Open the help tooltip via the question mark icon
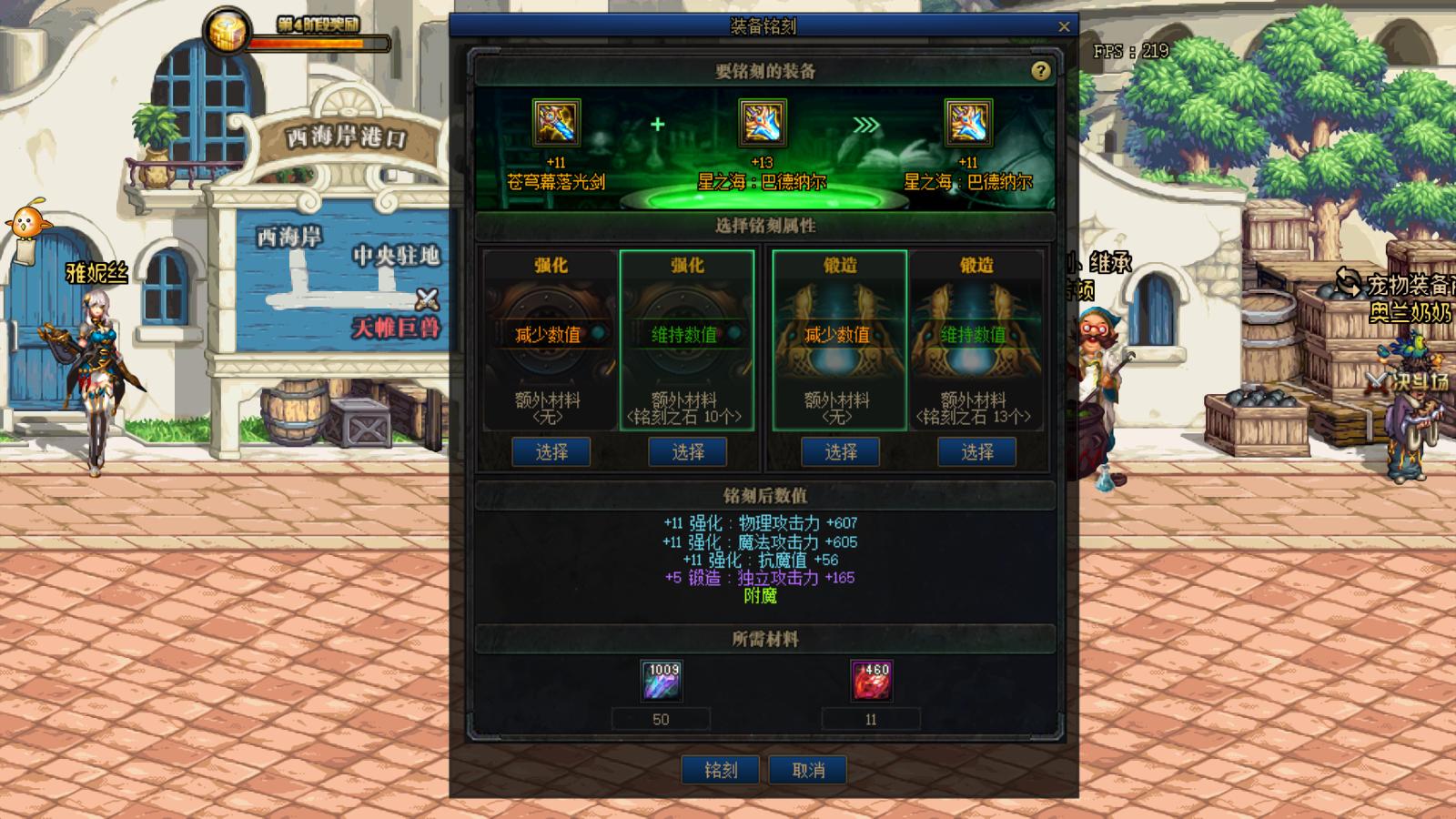The image size is (1456, 819). (1039, 71)
